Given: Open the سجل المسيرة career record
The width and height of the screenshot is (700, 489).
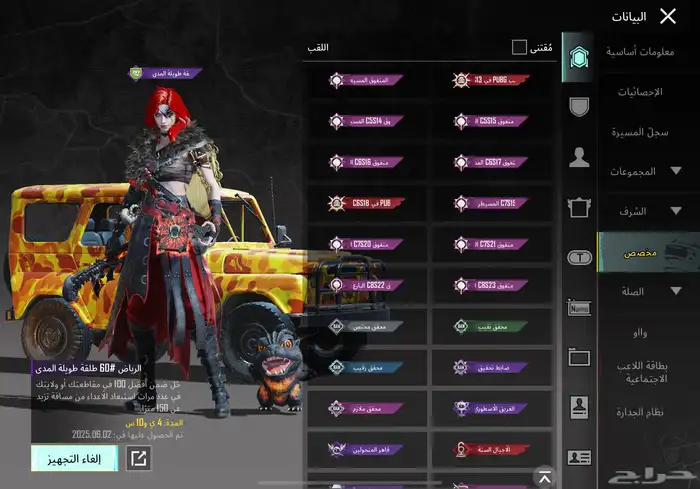Looking at the screenshot, I should [x=640, y=131].
